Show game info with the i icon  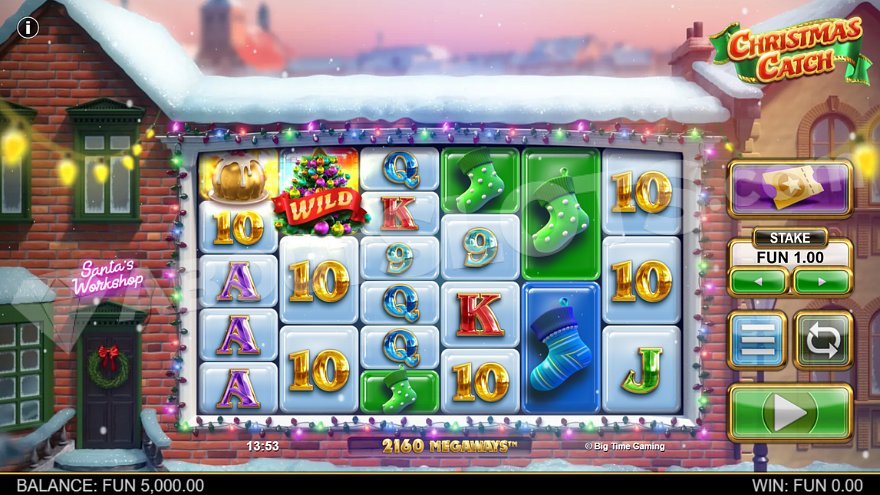[29, 27]
